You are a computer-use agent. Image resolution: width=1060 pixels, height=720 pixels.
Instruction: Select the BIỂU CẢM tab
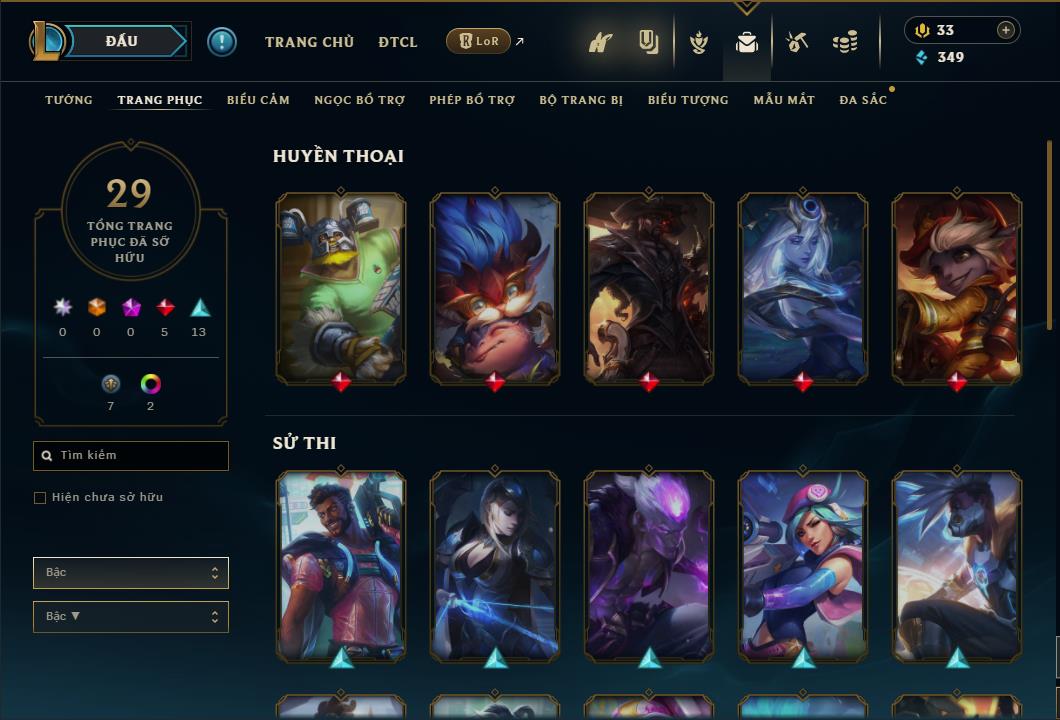[x=258, y=100]
